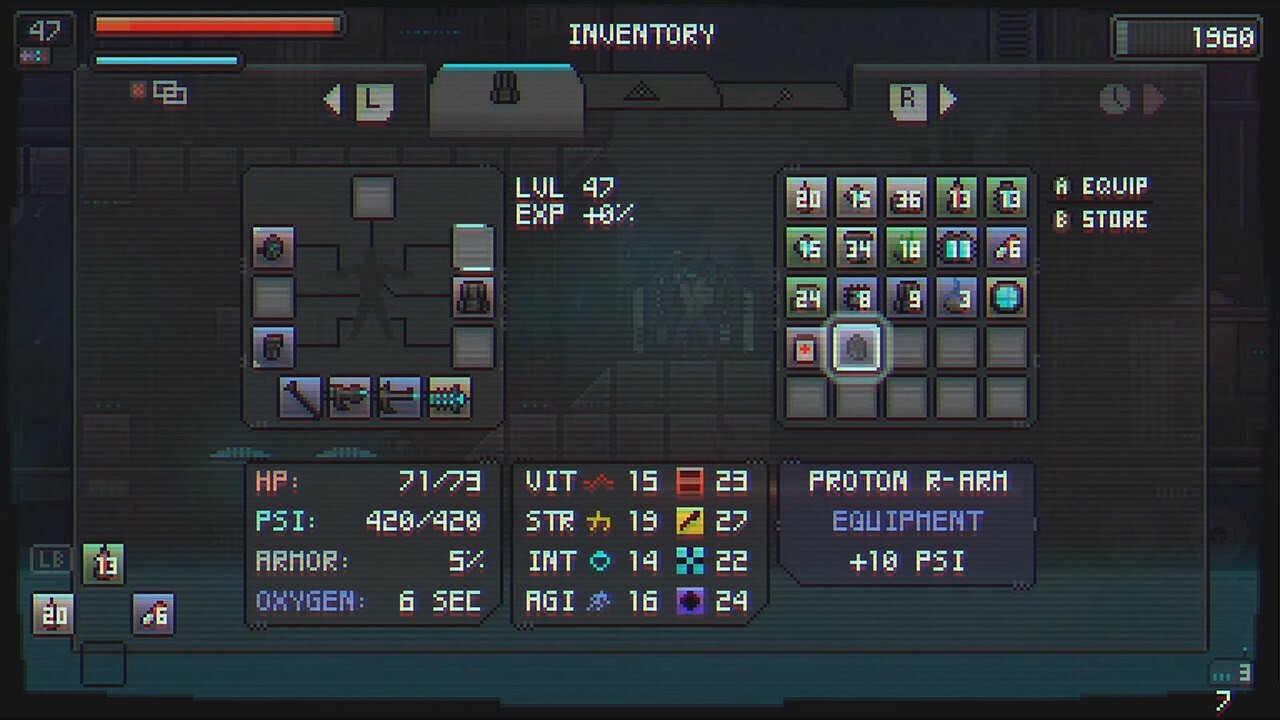1280x720 pixels.
Task: Select the energy coil weapon slot
Action: [447, 397]
